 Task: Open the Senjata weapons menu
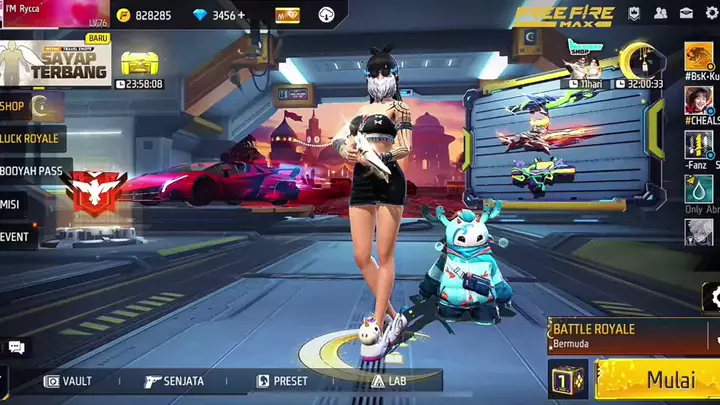coord(174,381)
